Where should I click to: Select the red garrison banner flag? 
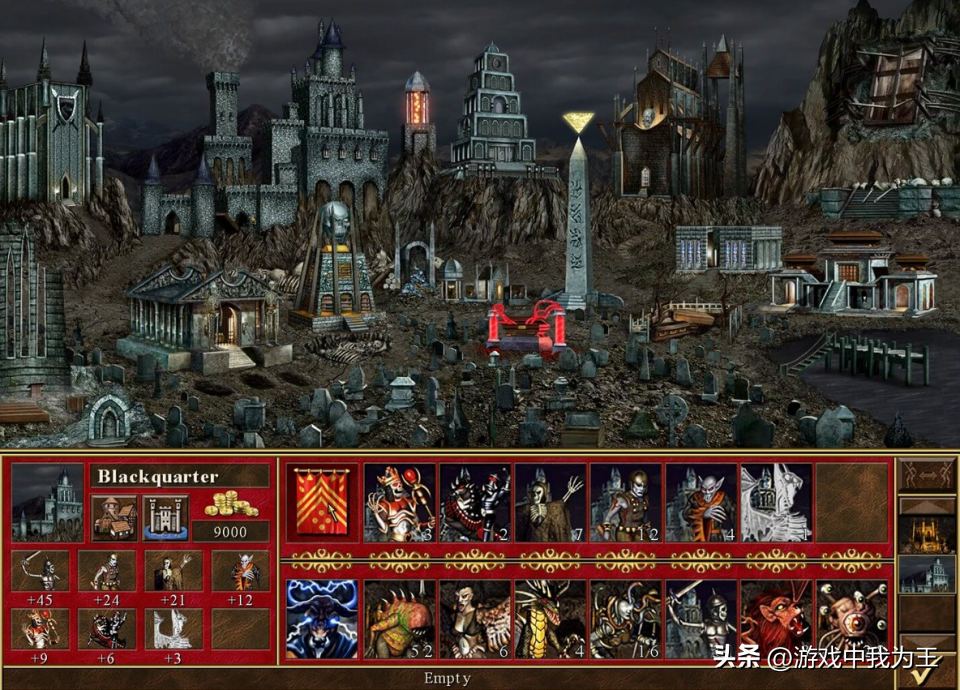point(324,503)
